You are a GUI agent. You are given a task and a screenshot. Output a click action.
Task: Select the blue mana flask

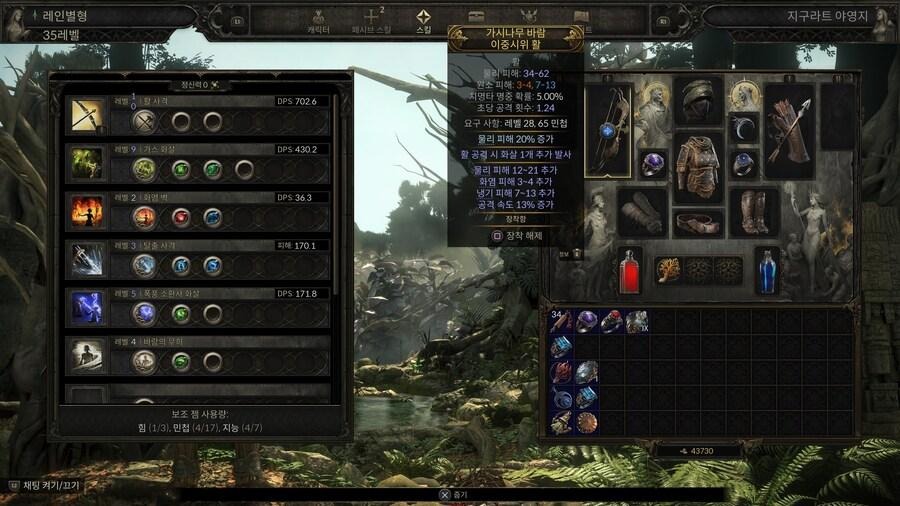point(766,271)
